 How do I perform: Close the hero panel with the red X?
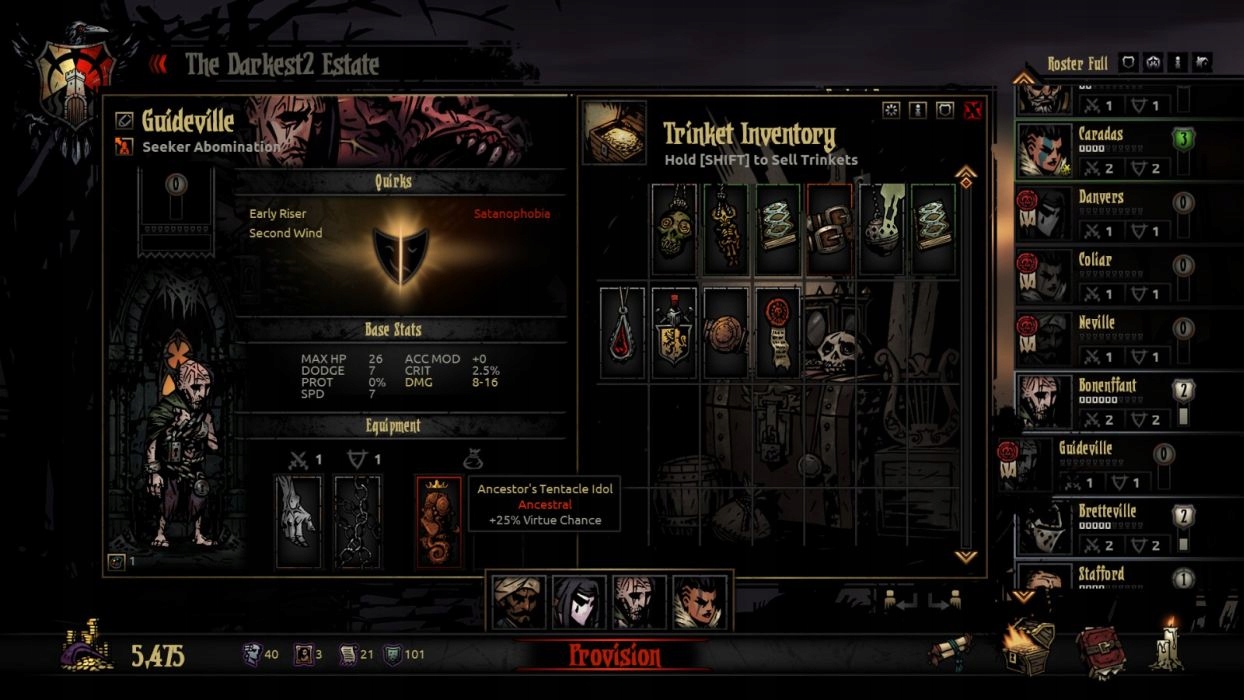point(972,111)
